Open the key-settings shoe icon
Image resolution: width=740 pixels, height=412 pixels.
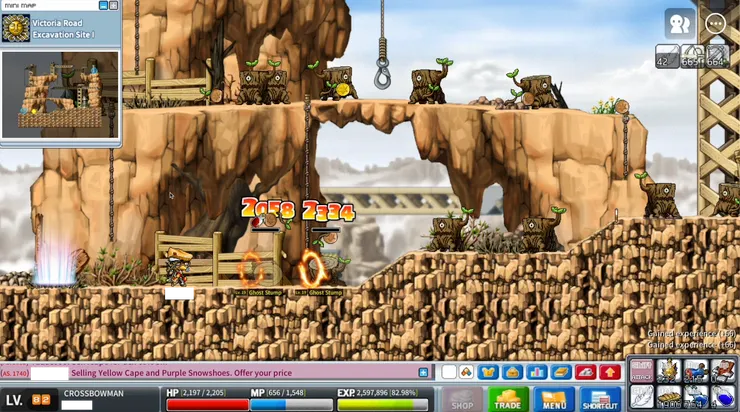coord(586,372)
